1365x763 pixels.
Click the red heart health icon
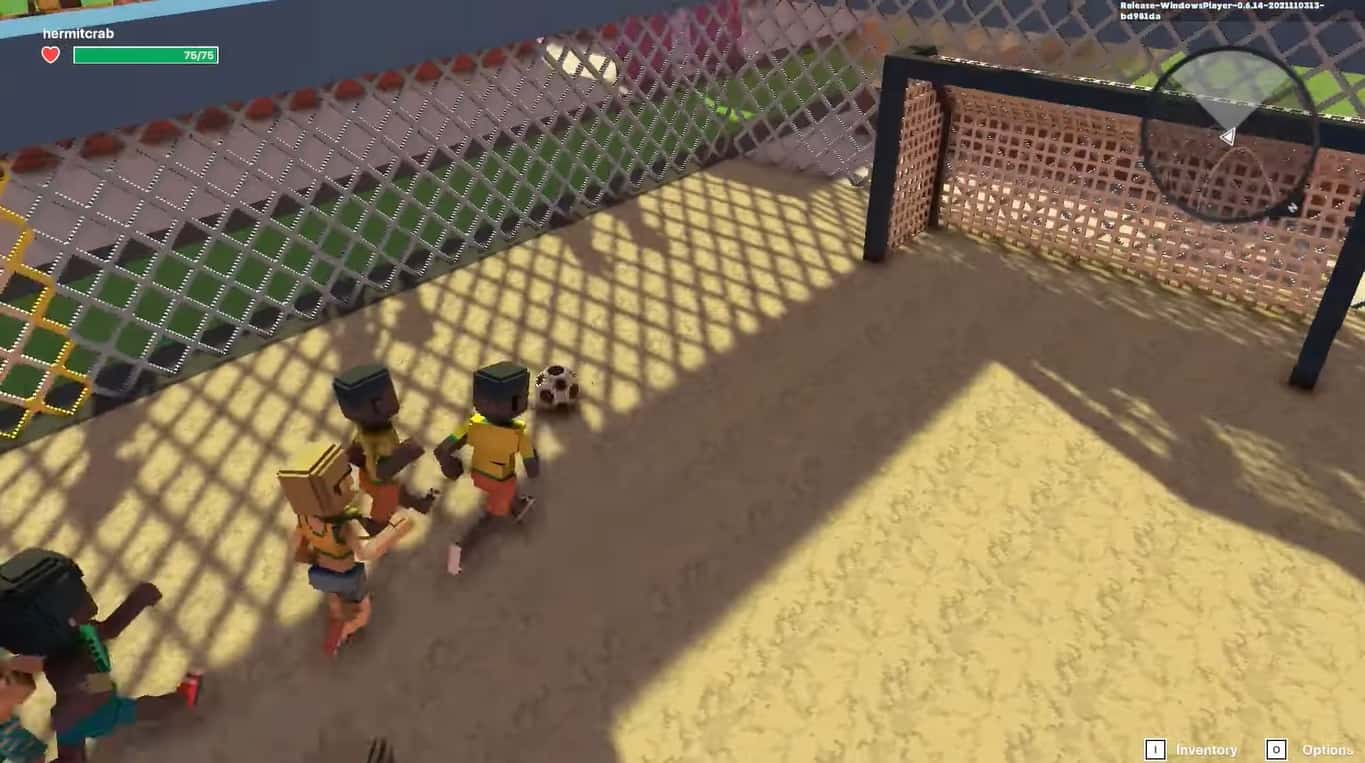50,55
